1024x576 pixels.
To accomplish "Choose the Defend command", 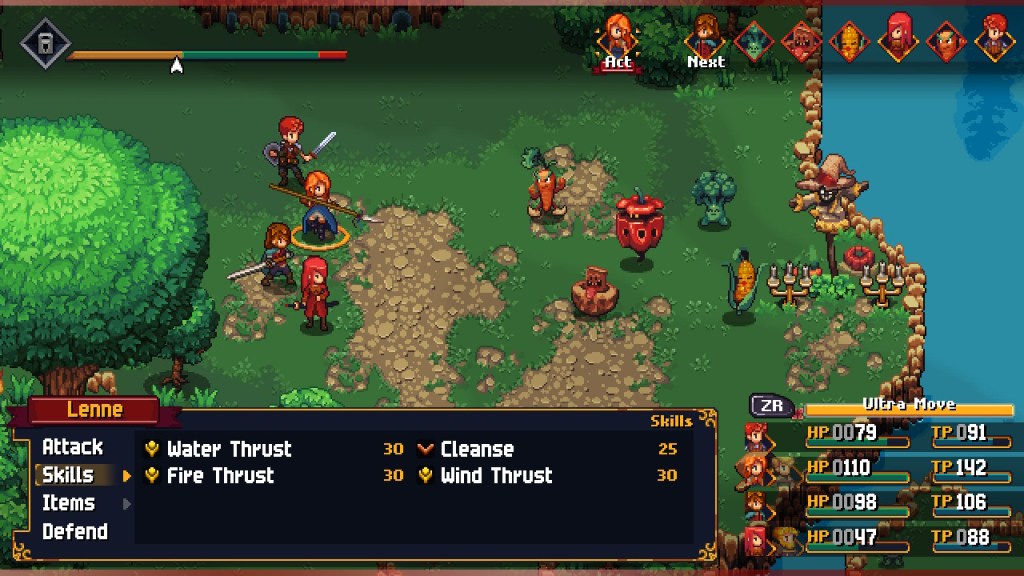I will coord(74,531).
